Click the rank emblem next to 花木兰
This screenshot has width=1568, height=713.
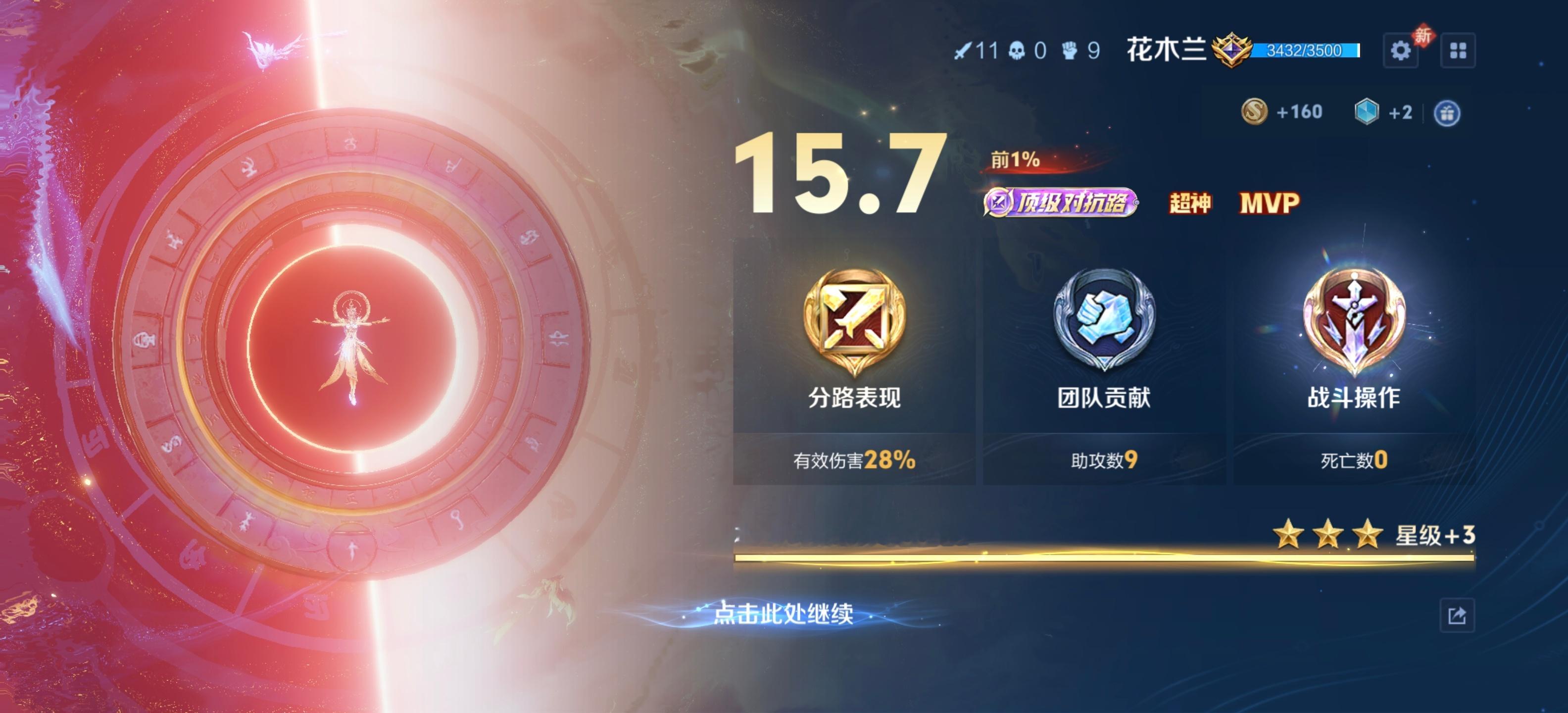pos(1231,52)
